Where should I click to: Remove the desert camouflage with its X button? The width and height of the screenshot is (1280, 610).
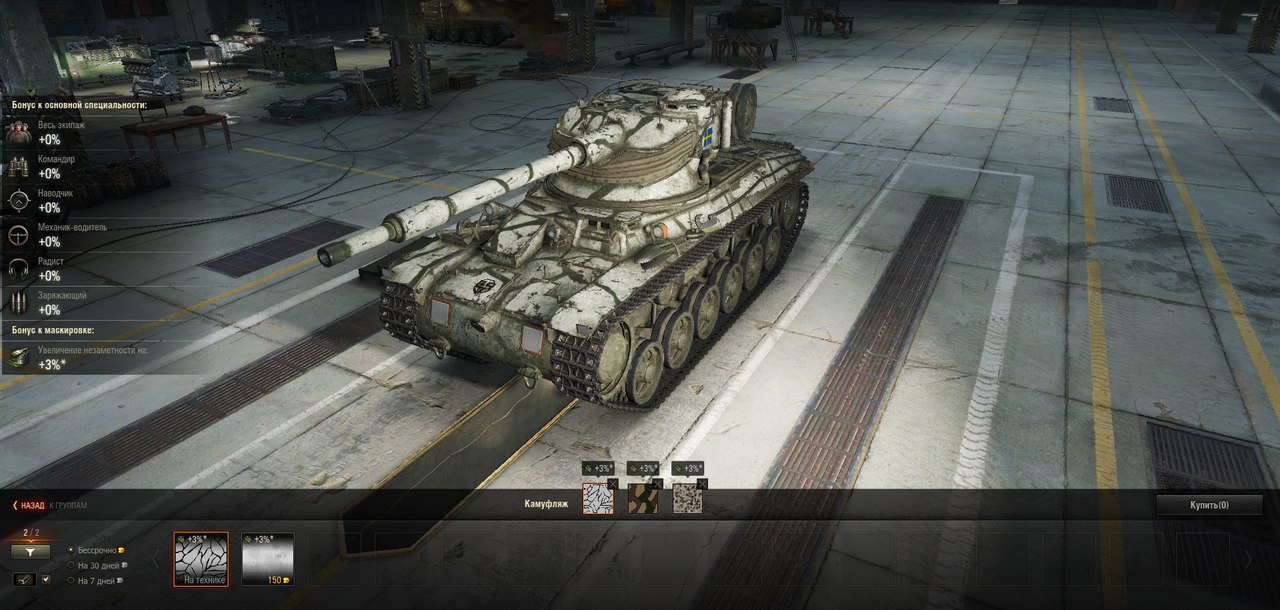[702, 484]
